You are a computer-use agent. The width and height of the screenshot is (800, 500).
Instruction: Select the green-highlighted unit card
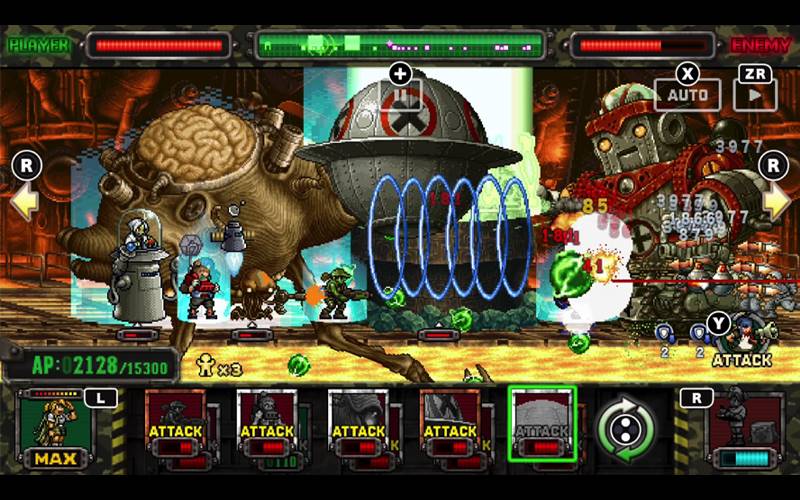coord(541,424)
